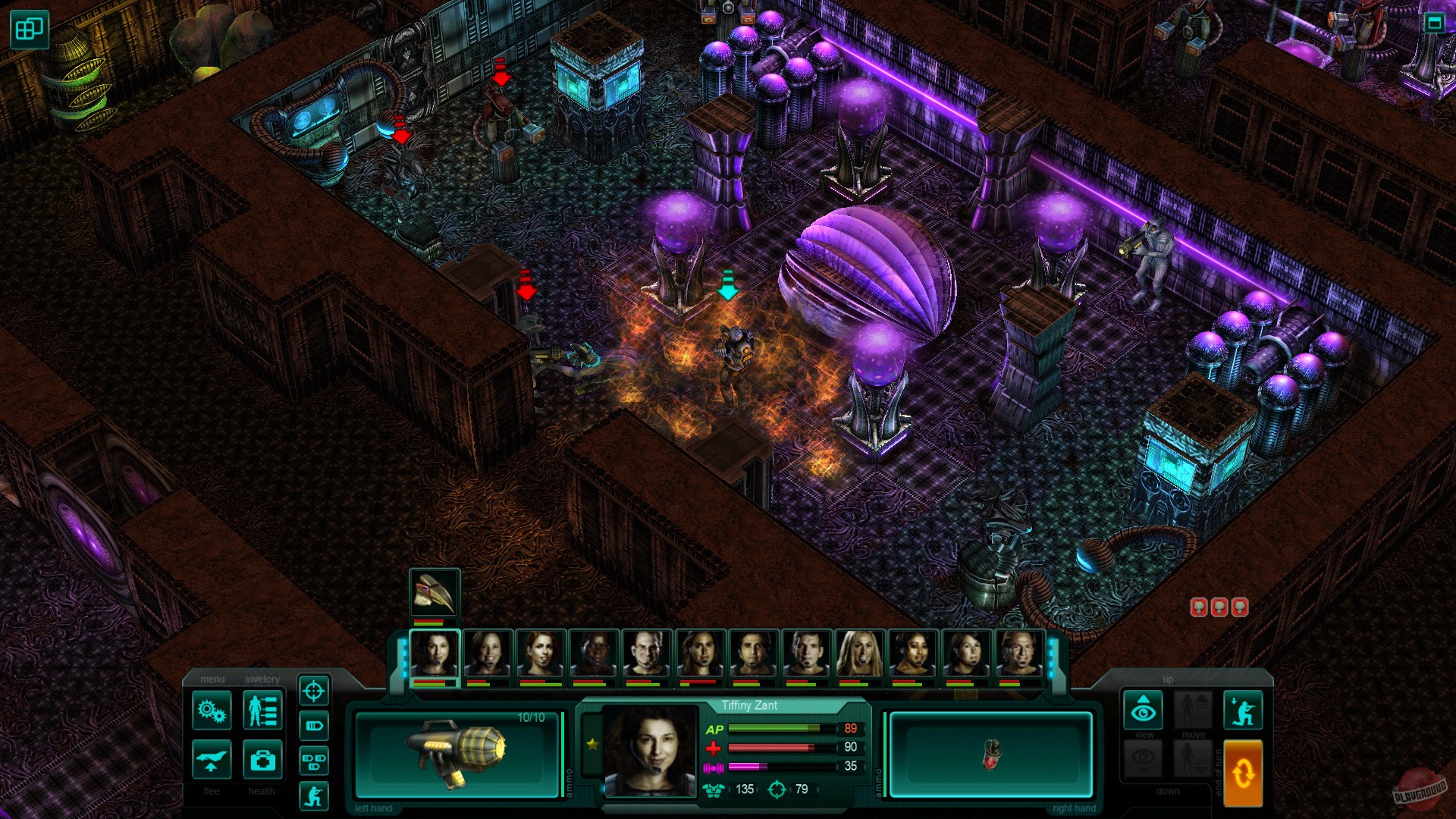Select the aimed shot targeting reticle icon
1456x819 pixels.
tap(313, 692)
